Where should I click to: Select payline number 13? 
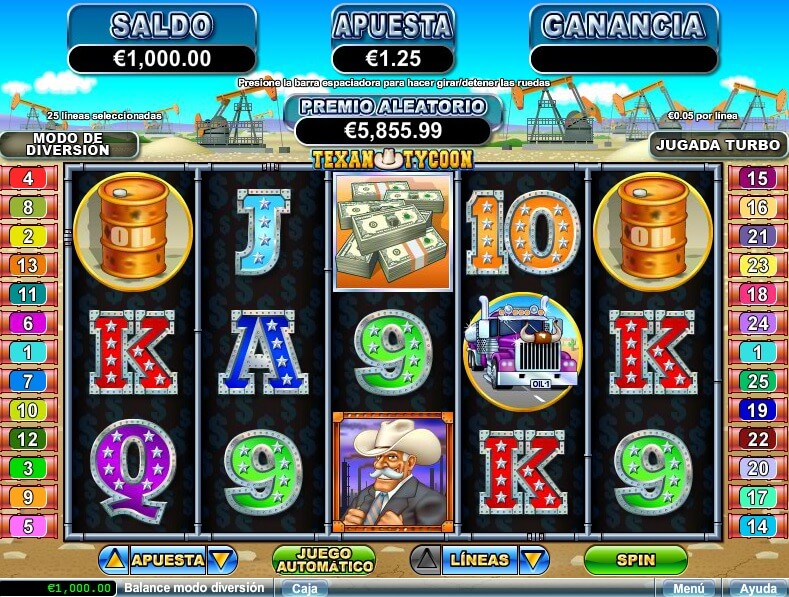[27, 266]
